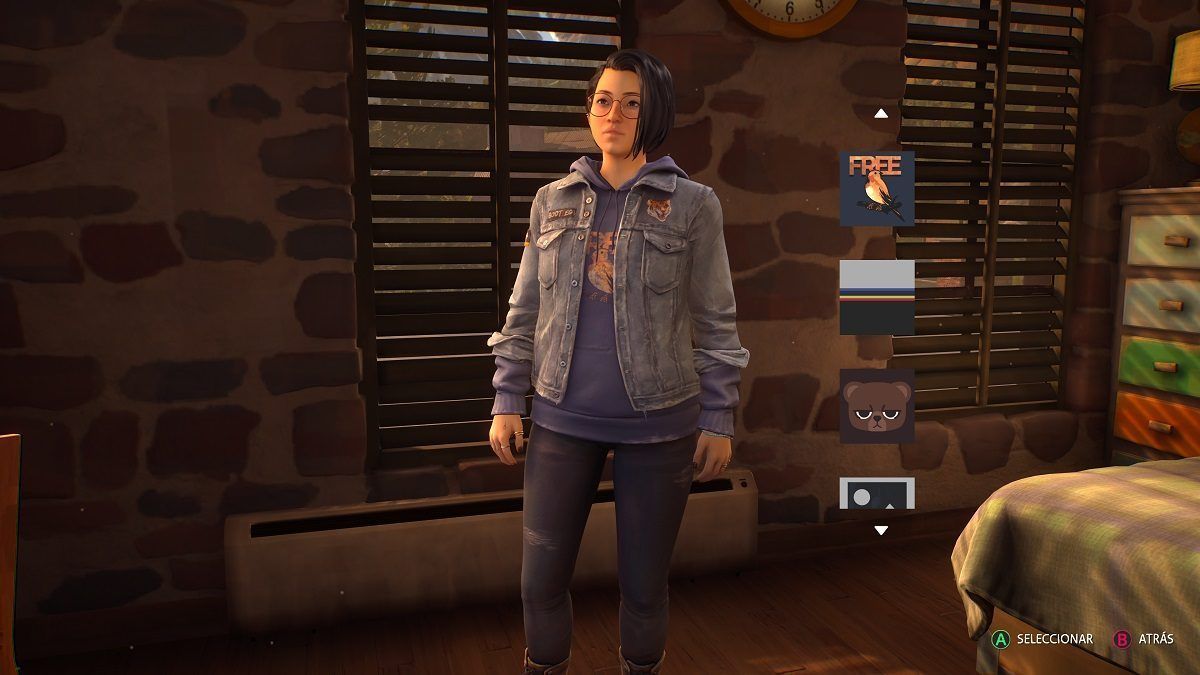
Task: Pick the sleepy bear outfit thumbnail
Action: click(877, 406)
